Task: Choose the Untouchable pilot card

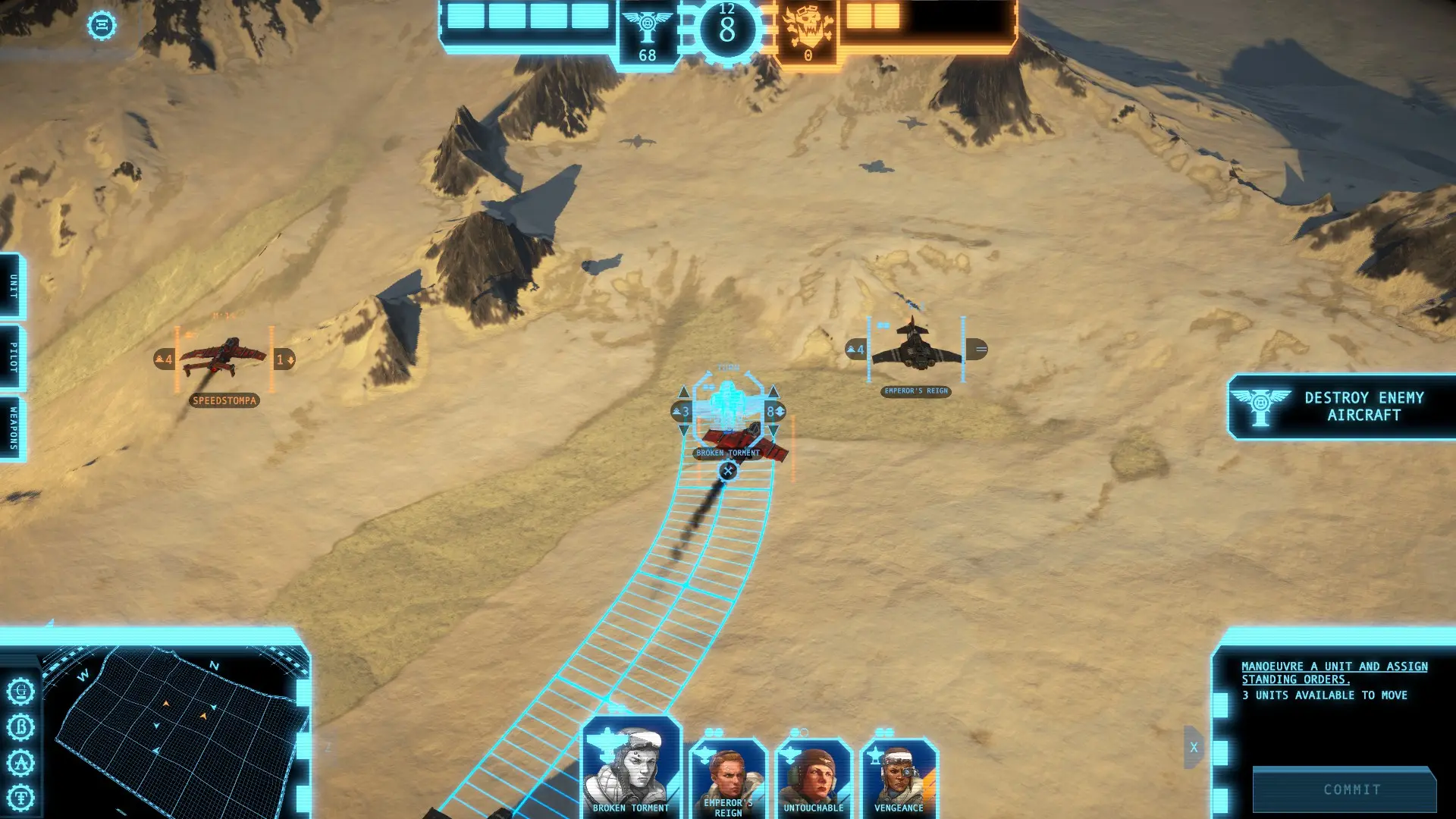Action: coord(814,777)
